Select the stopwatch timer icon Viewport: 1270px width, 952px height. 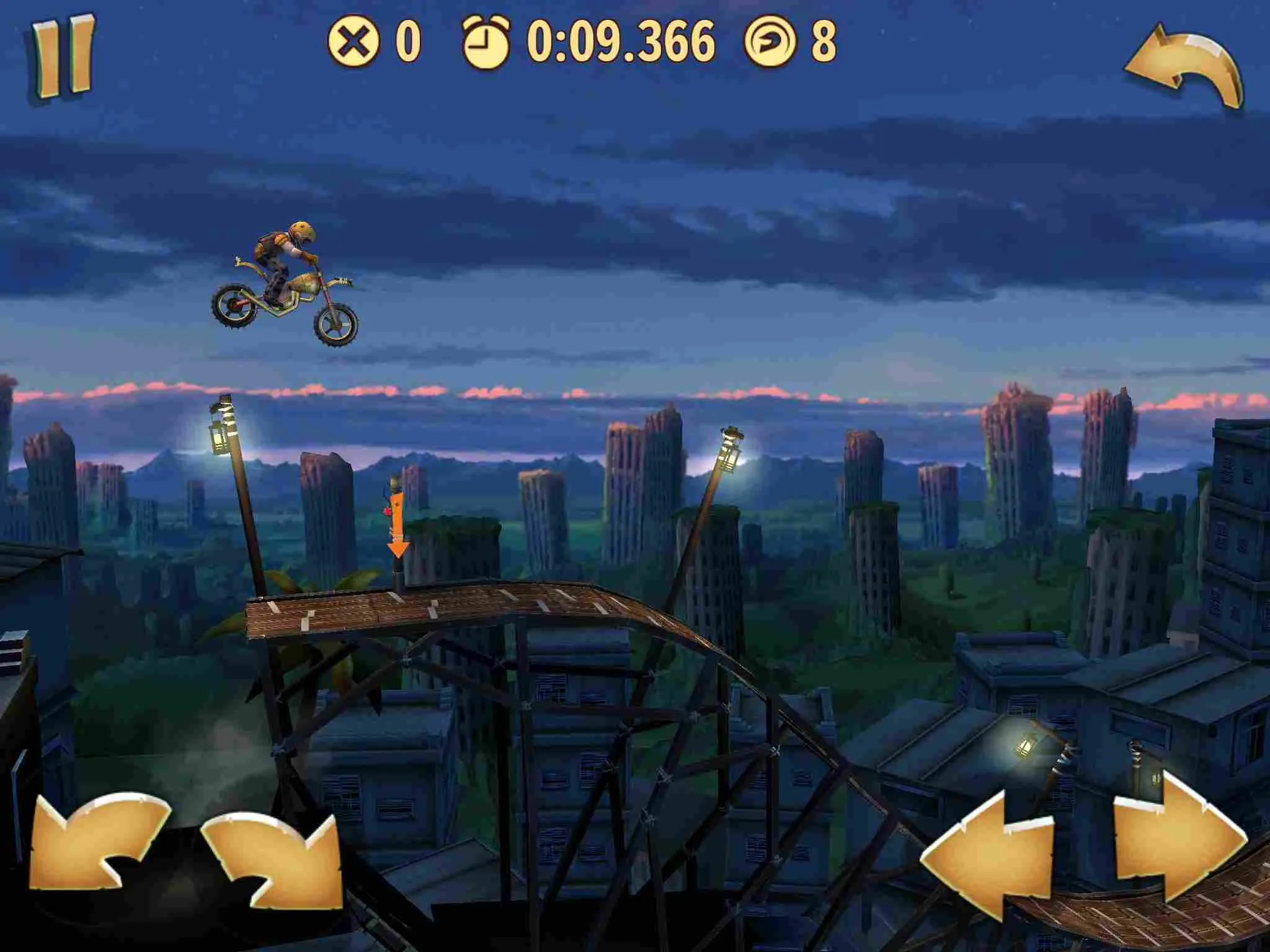[x=486, y=42]
